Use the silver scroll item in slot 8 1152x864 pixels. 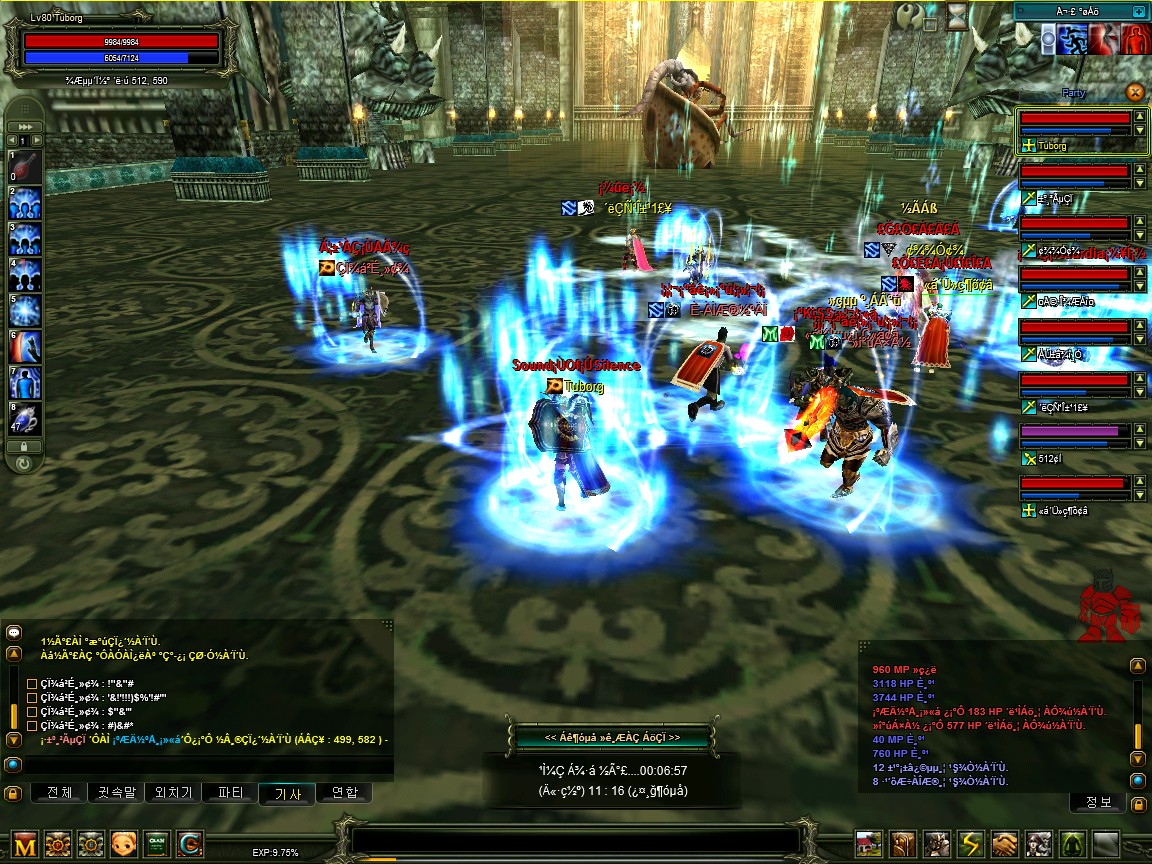26,417
